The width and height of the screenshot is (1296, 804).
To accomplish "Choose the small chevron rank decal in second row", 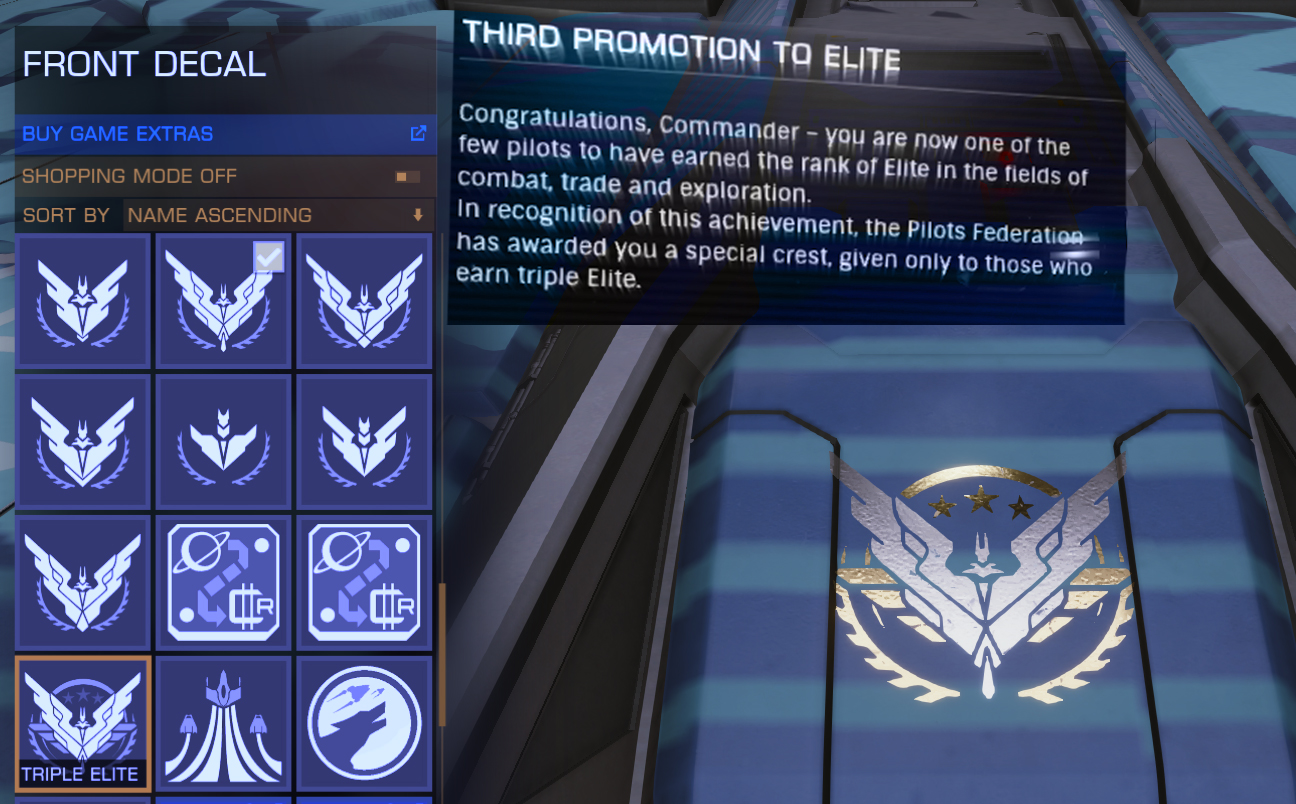I will tap(224, 440).
